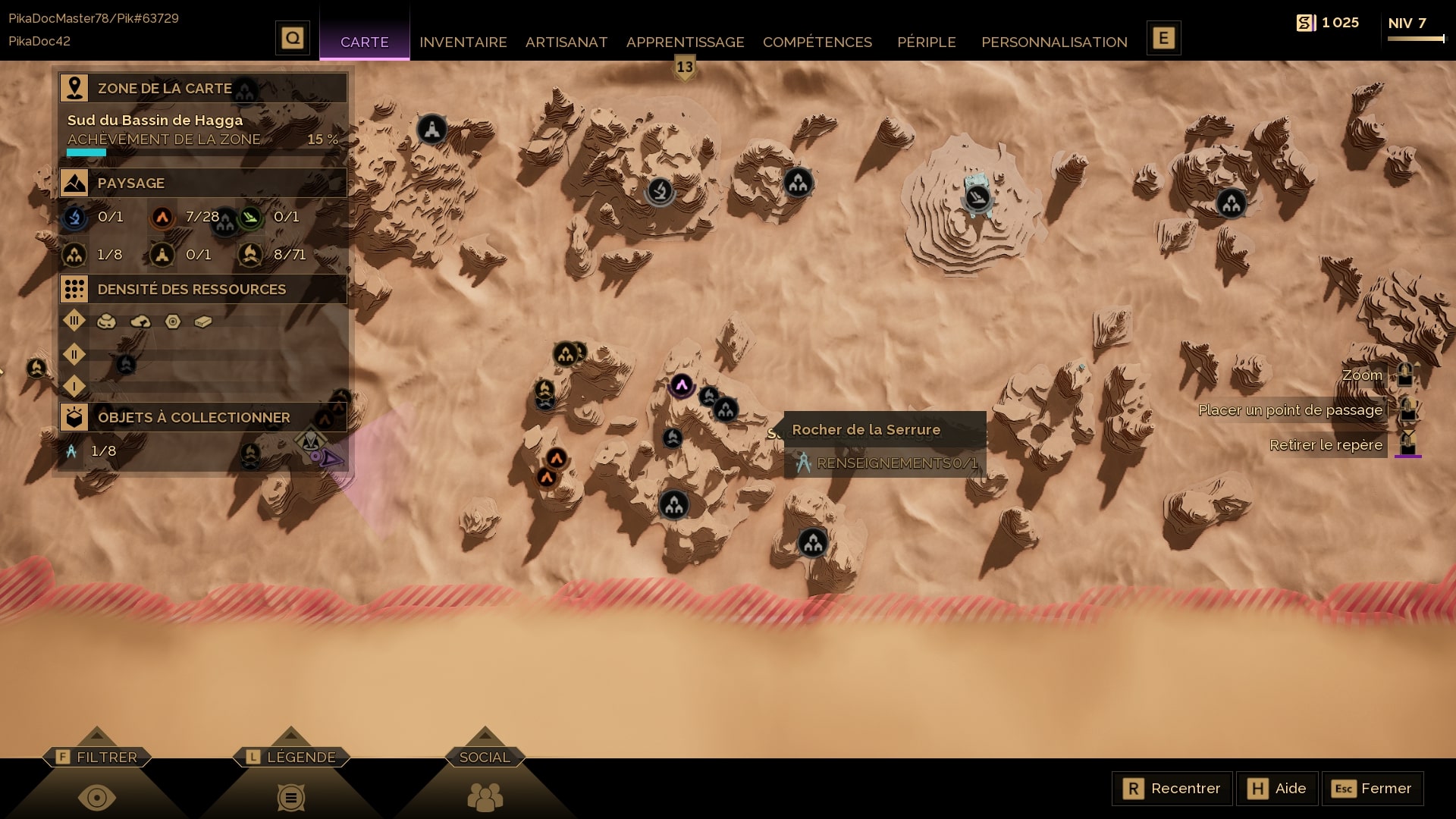This screenshot has height=819, width=1456.
Task: Open the Aide help button
Action: (1277, 789)
